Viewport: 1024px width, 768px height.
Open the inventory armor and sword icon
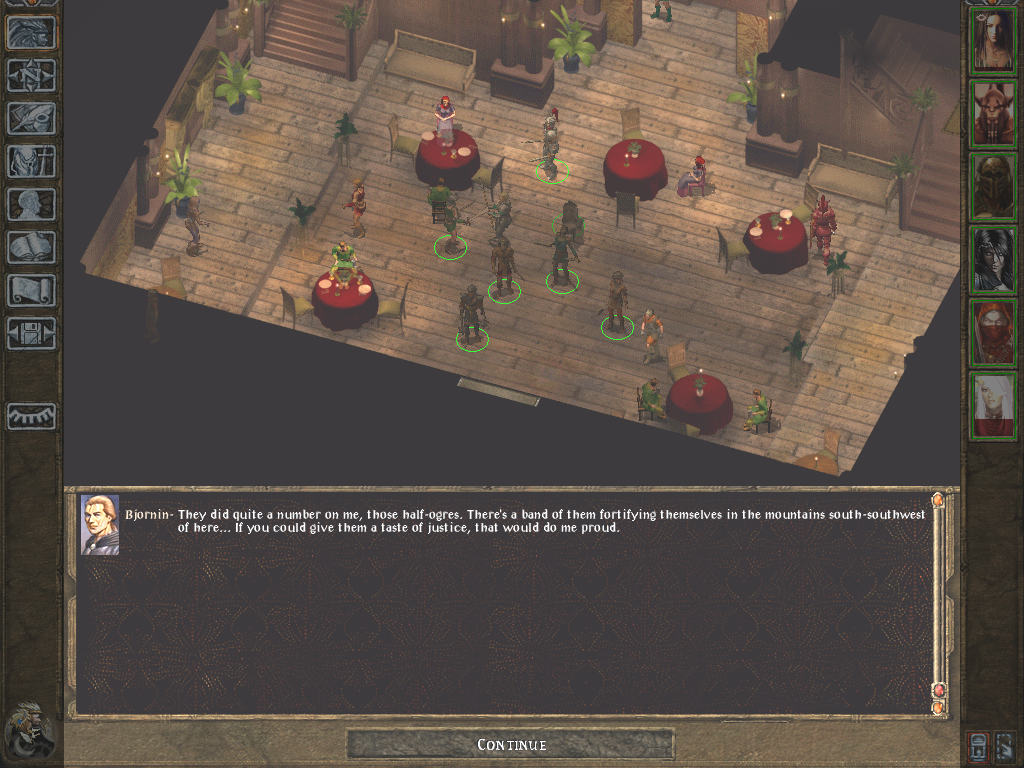tap(31, 161)
